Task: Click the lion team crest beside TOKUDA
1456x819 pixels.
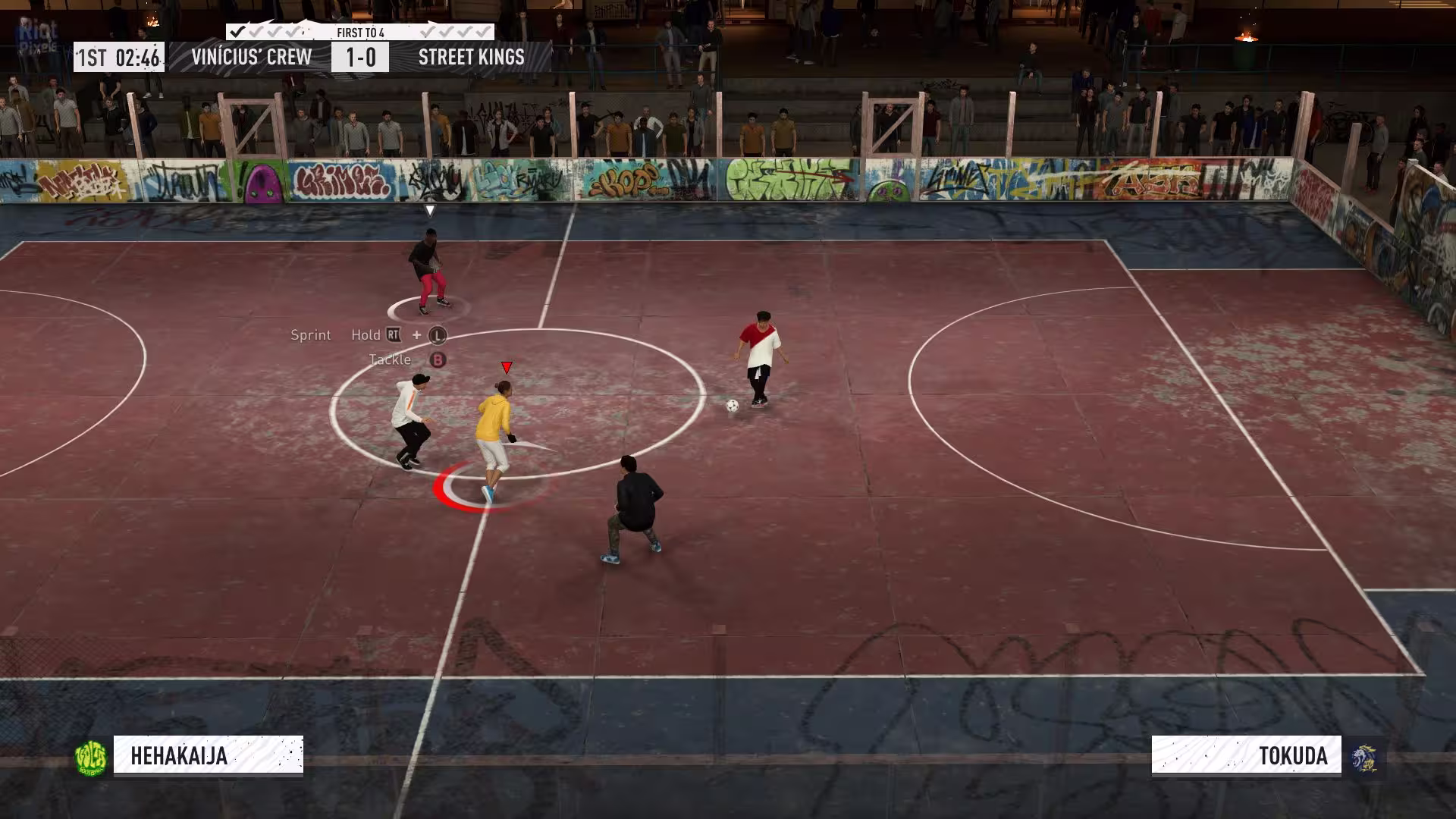Action: (x=1366, y=757)
